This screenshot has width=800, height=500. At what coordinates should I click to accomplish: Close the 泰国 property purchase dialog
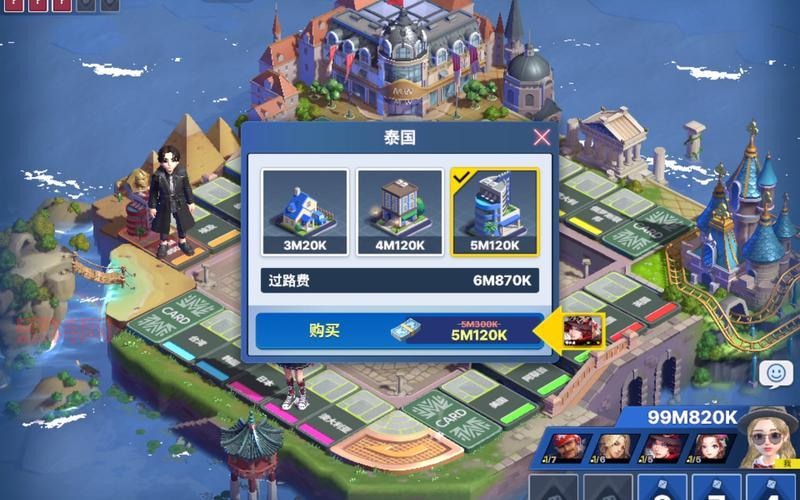[541, 137]
